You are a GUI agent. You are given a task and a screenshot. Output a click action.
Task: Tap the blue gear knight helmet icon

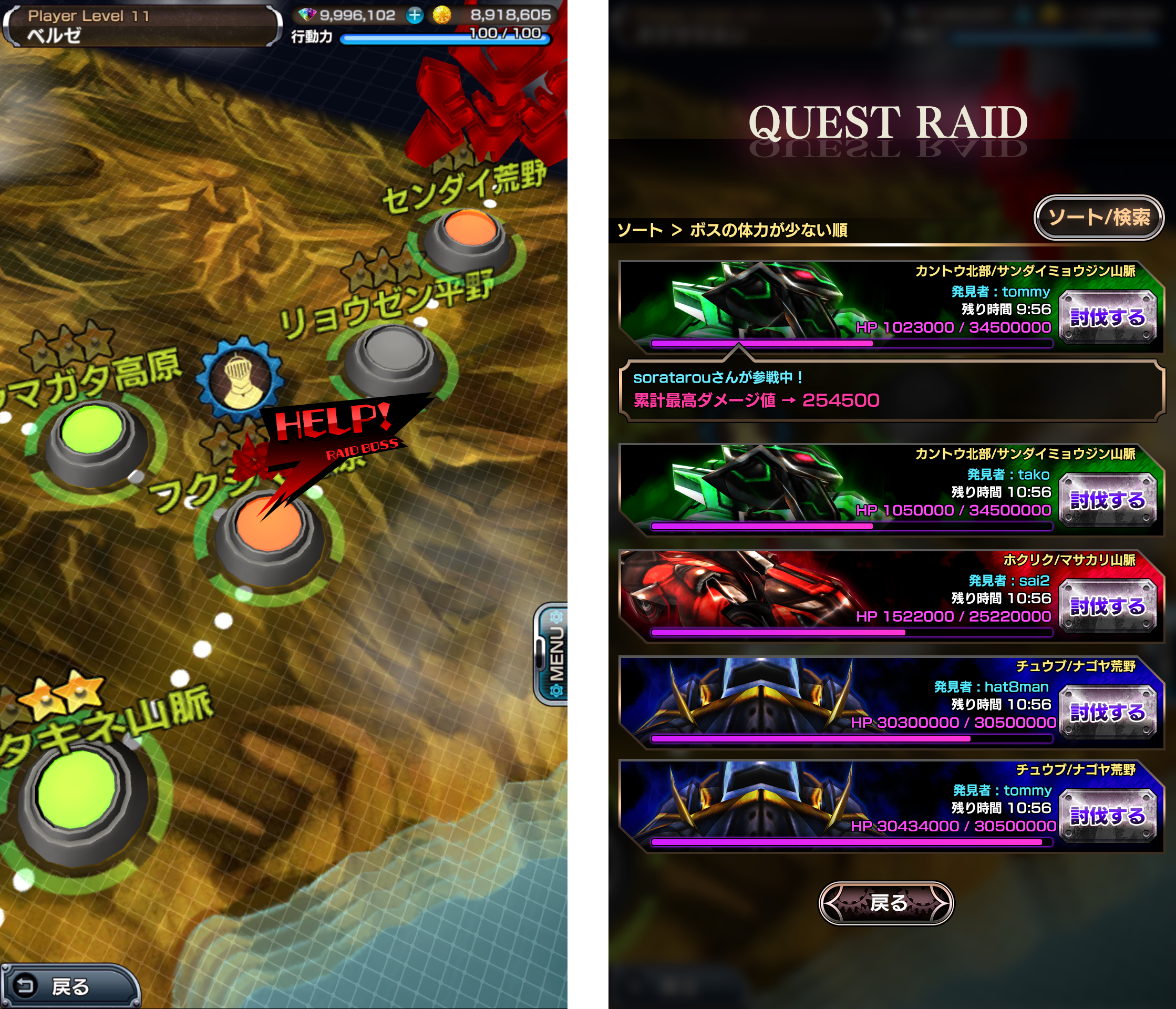coord(240,378)
